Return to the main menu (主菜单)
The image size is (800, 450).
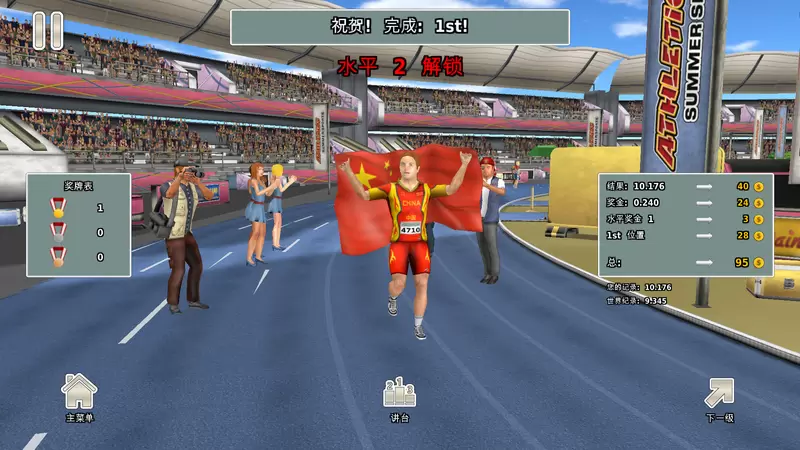79,394
